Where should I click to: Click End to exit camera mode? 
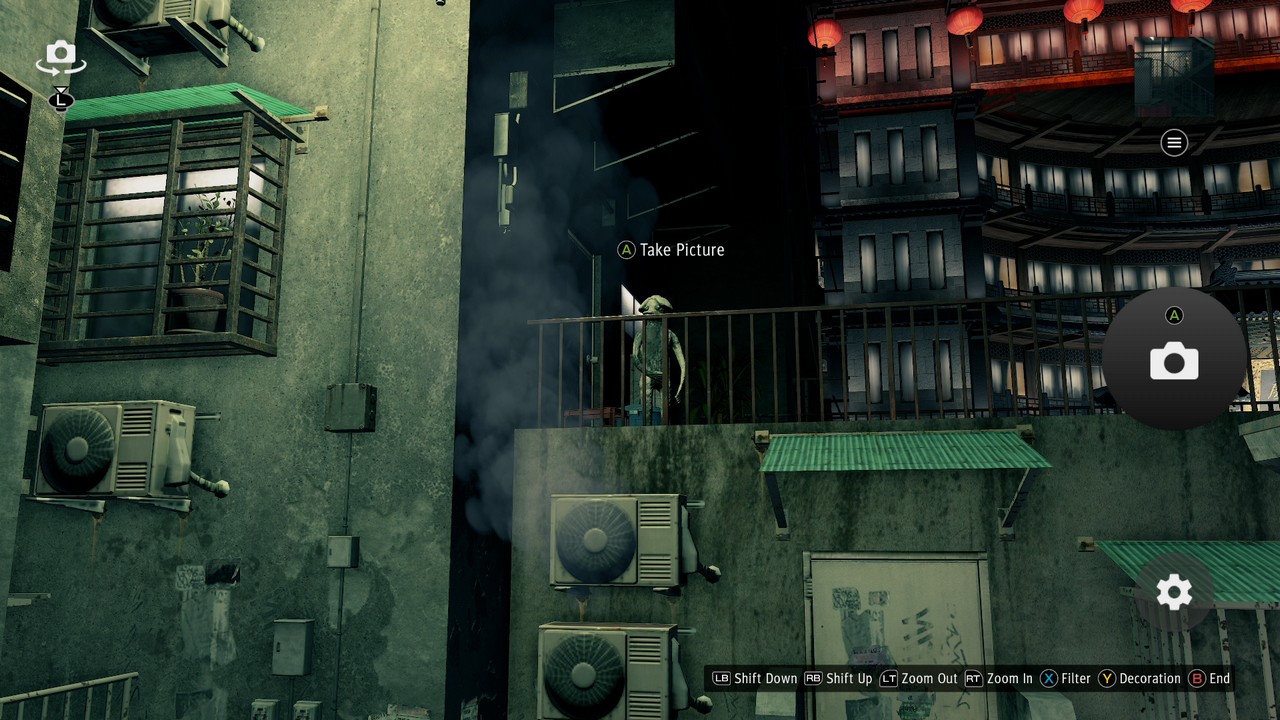coord(1219,678)
